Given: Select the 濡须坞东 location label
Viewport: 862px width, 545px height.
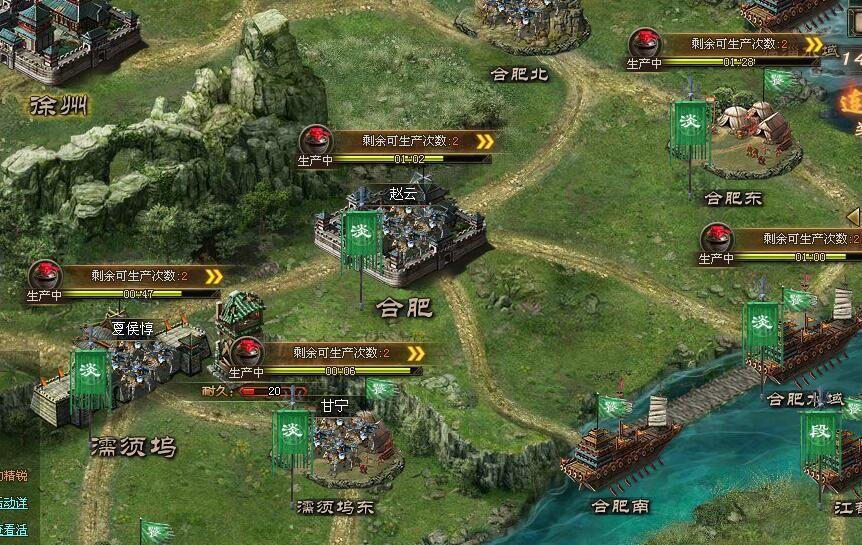Looking at the screenshot, I should coord(336,506).
